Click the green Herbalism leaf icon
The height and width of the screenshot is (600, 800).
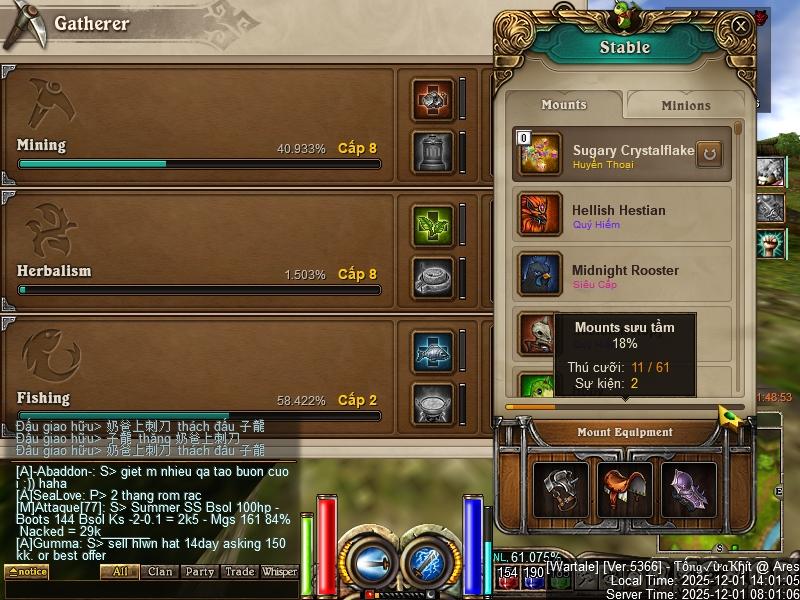point(433,226)
